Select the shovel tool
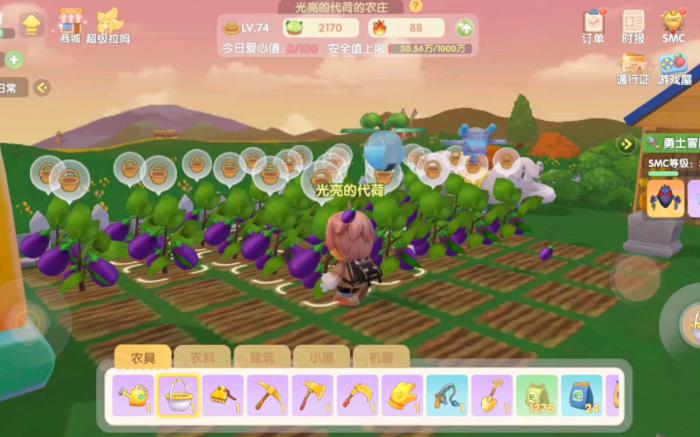The height and width of the screenshot is (437, 700). [491, 395]
